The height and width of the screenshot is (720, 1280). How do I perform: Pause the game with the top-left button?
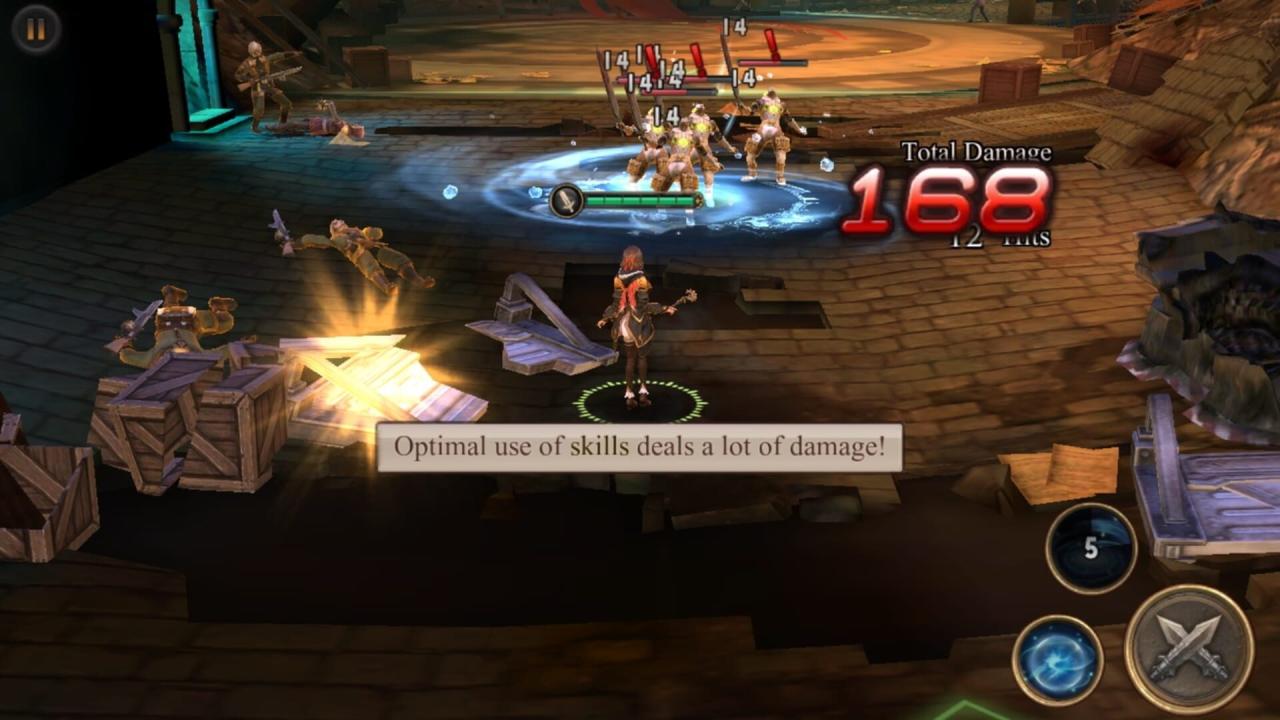[x=36, y=29]
